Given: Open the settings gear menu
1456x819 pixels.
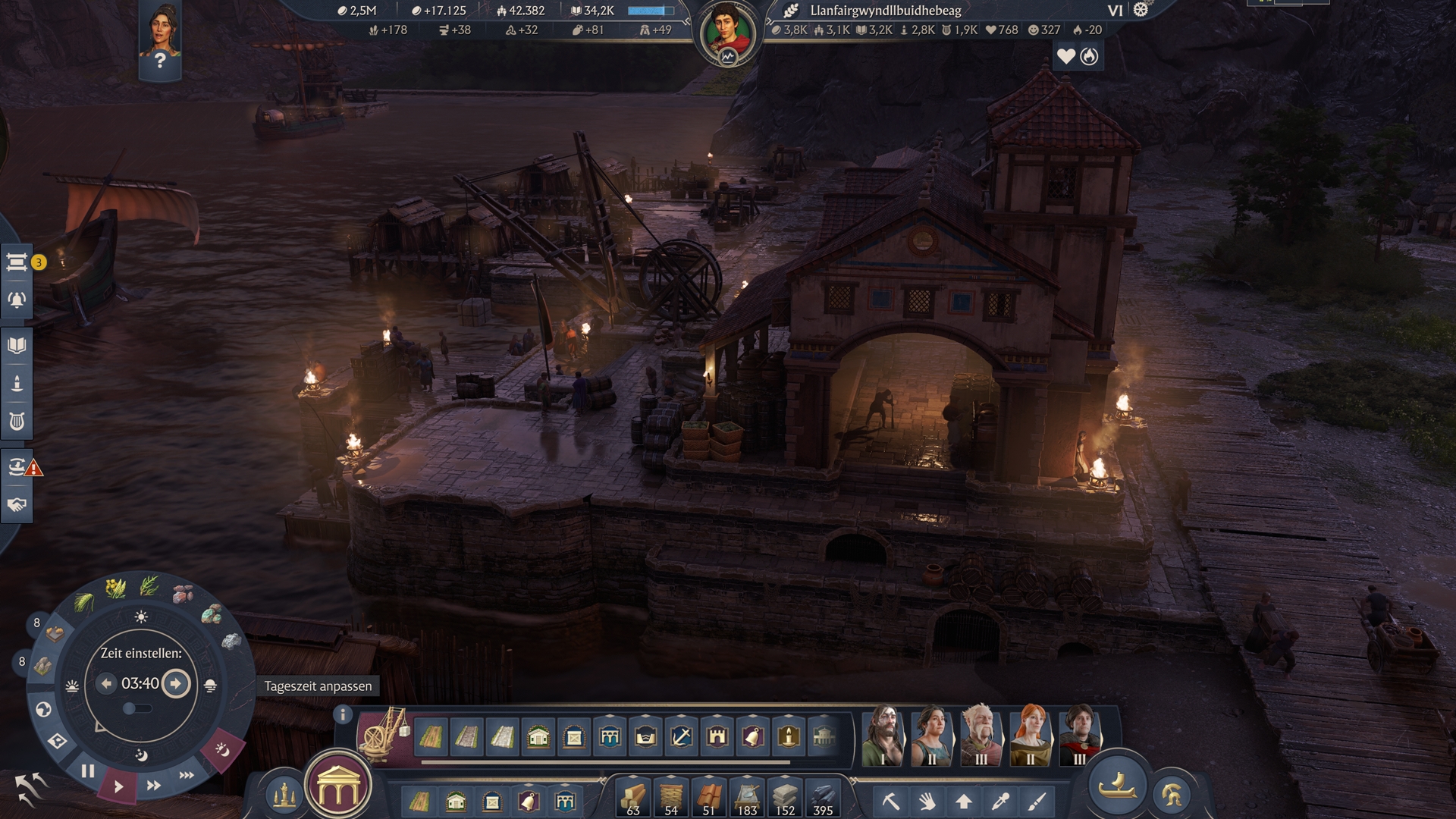Looking at the screenshot, I should pos(1141,10).
